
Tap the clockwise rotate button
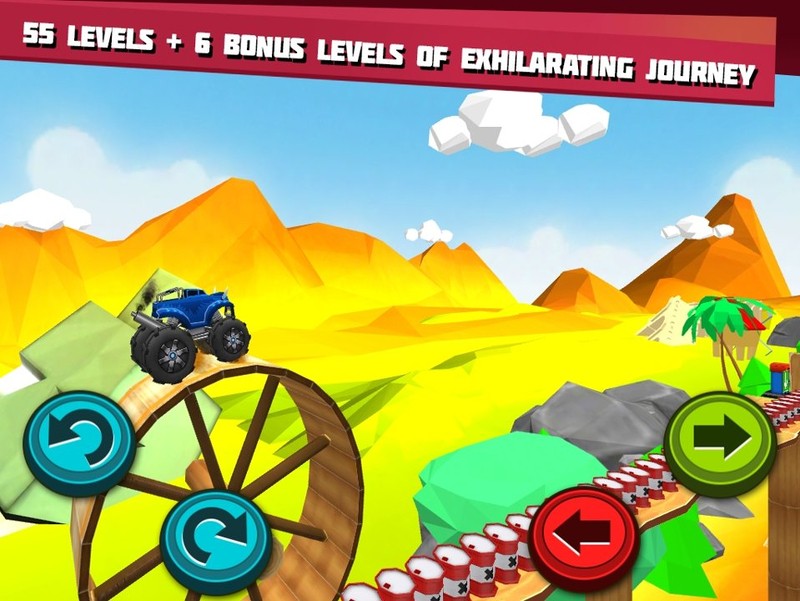tap(216, 541)
